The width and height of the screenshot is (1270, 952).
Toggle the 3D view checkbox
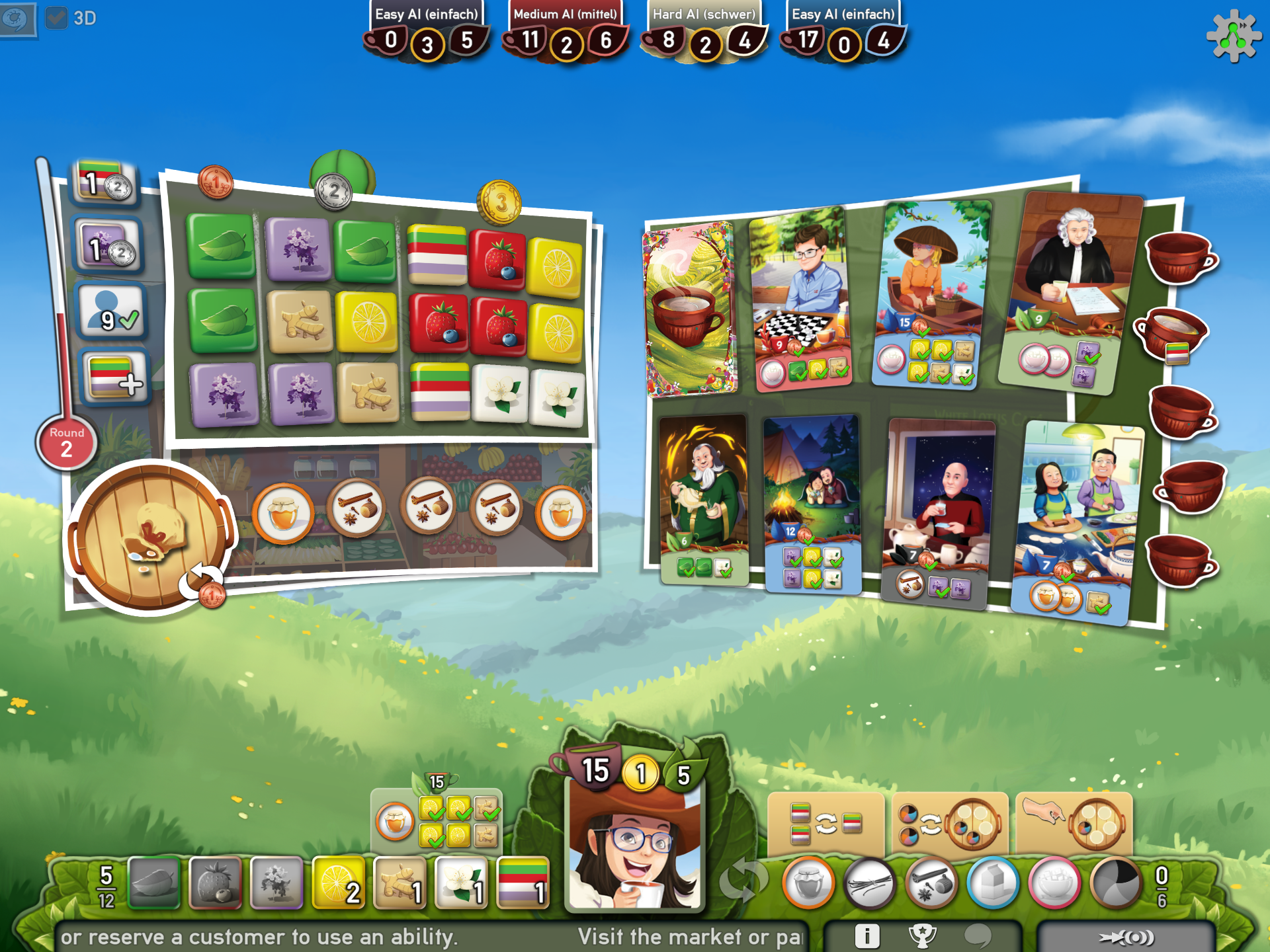(x=58, y=19)
